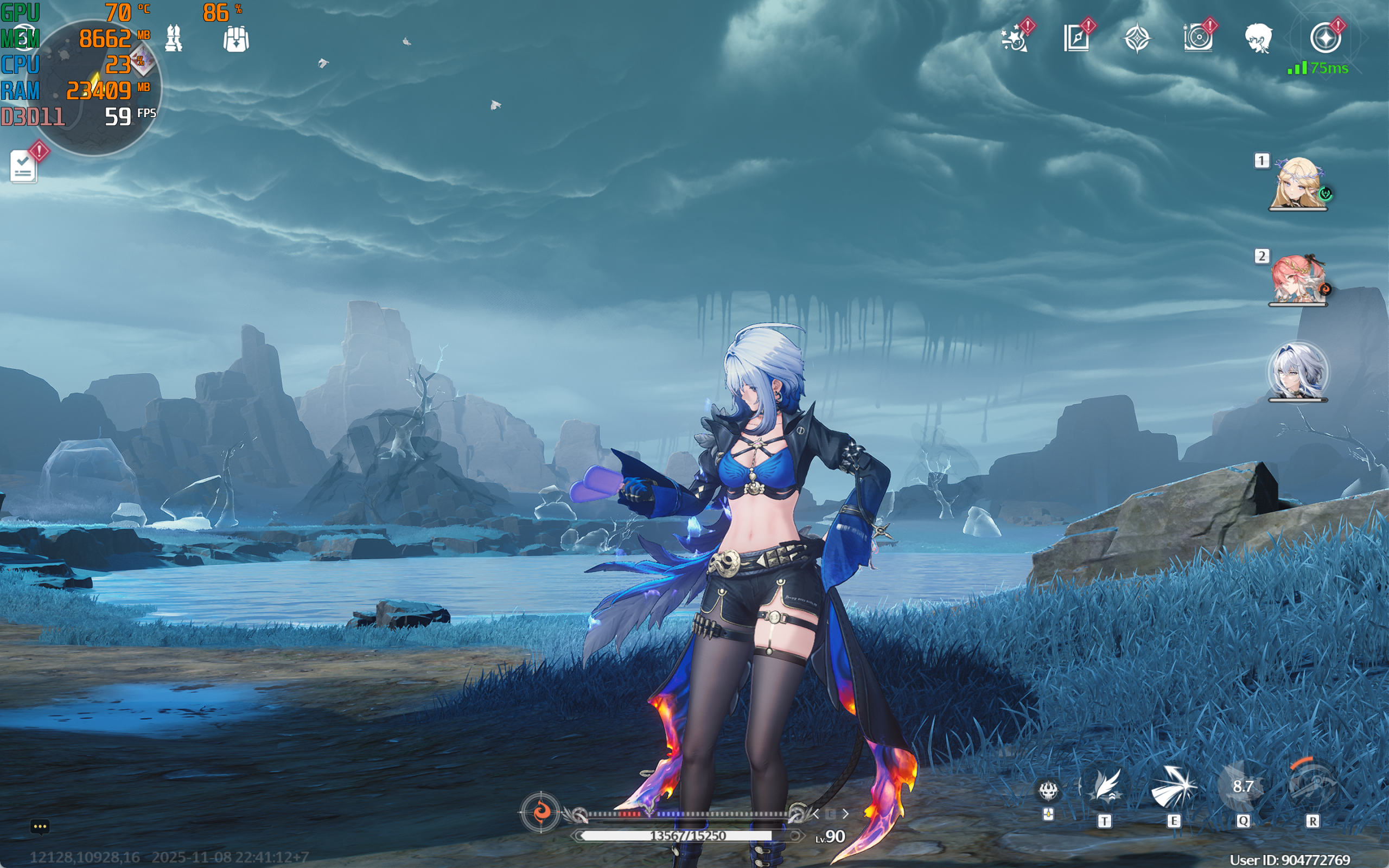The width and height of the screenshot is (1389, 868).
Task: Click the swirl emblem beside the health bar
Action: [x=540, y=812]
